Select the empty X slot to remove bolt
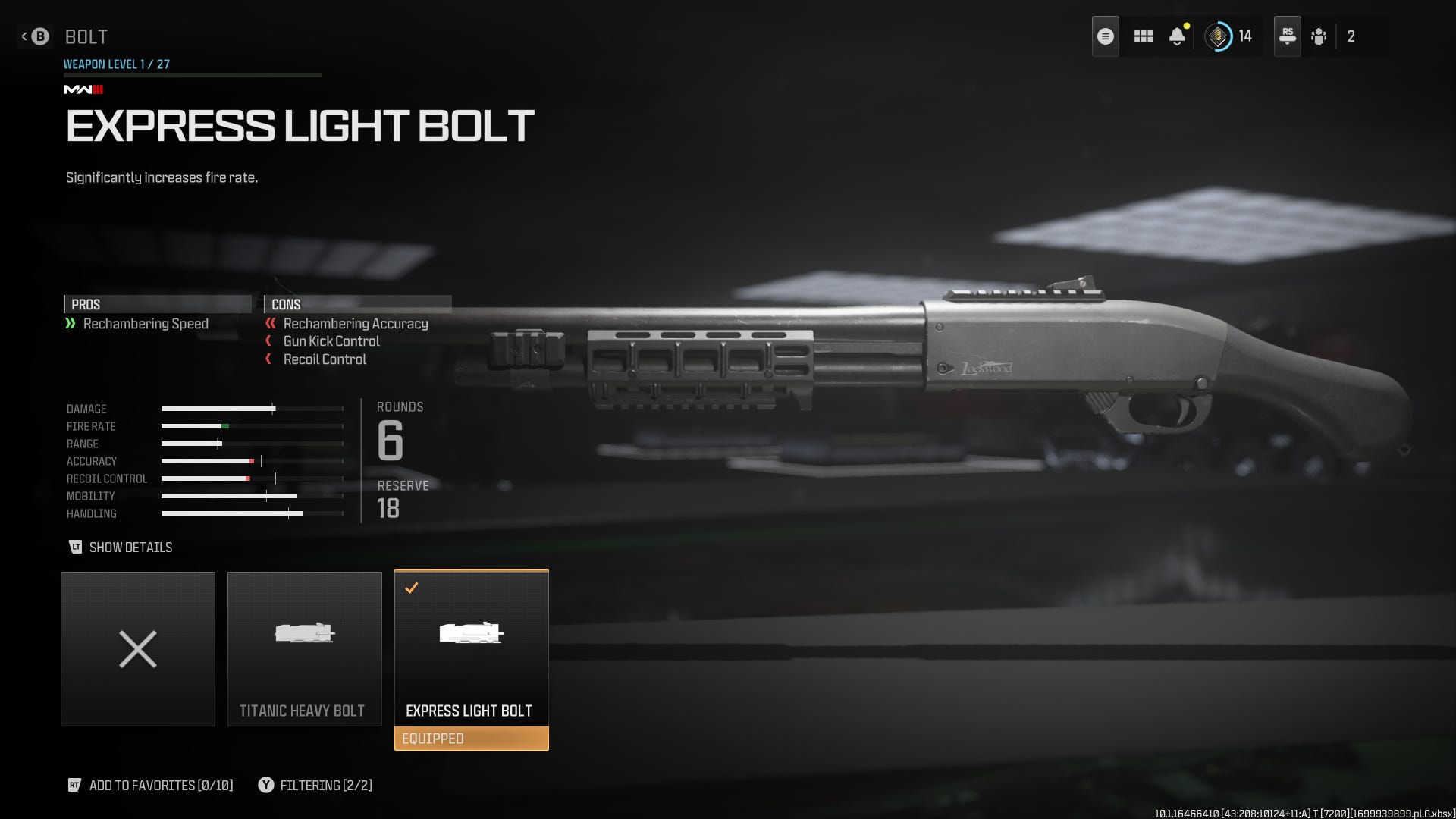 (x=137, y=649)
